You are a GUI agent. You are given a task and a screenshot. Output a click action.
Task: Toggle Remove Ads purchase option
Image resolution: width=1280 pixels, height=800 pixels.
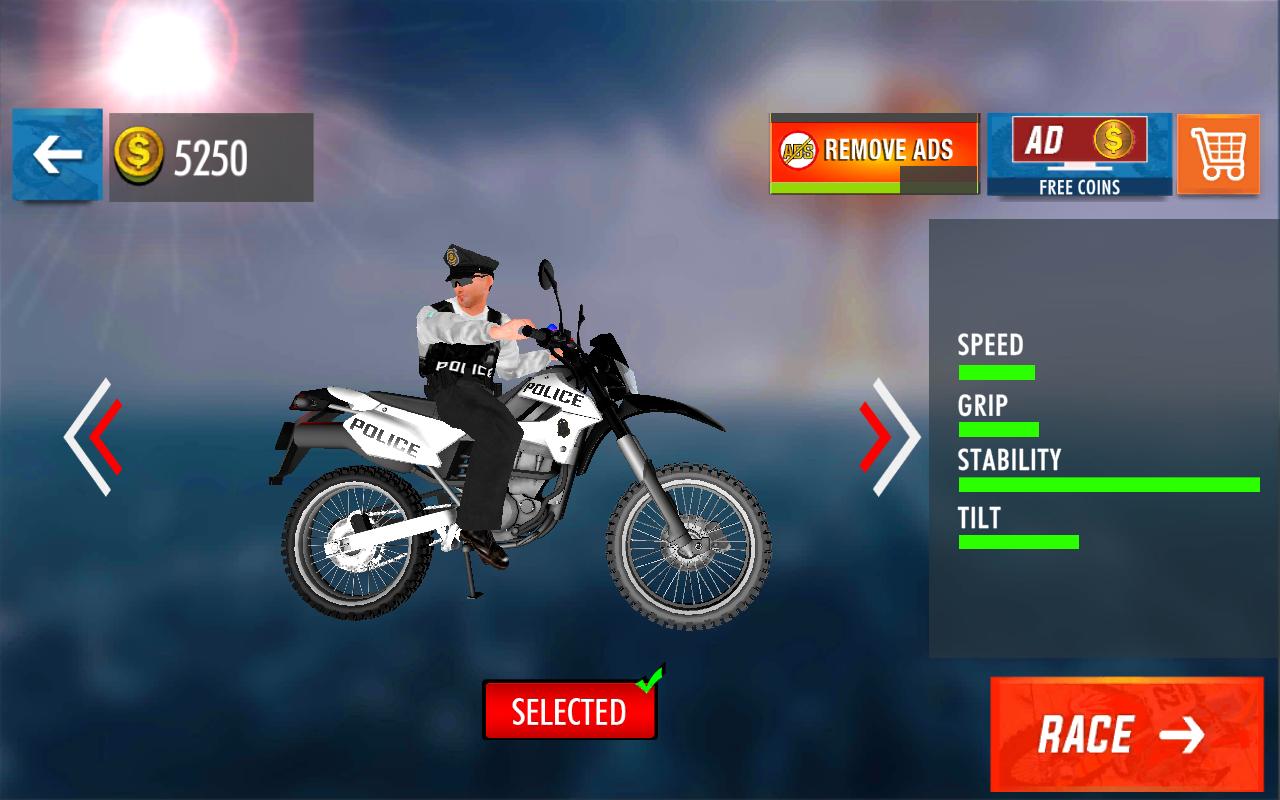[x=875, y=150]
